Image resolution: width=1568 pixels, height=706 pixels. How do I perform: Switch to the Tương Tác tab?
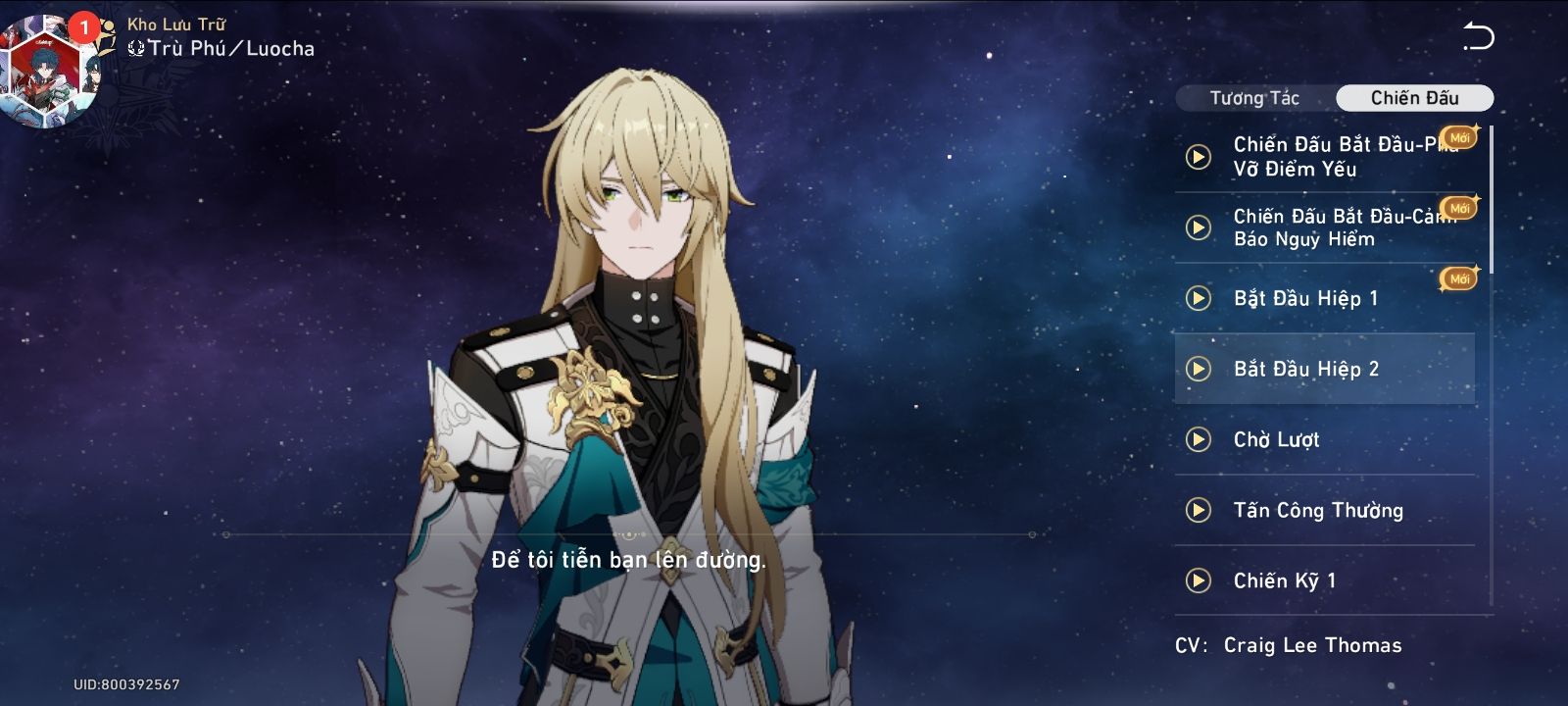(1254, 98)
